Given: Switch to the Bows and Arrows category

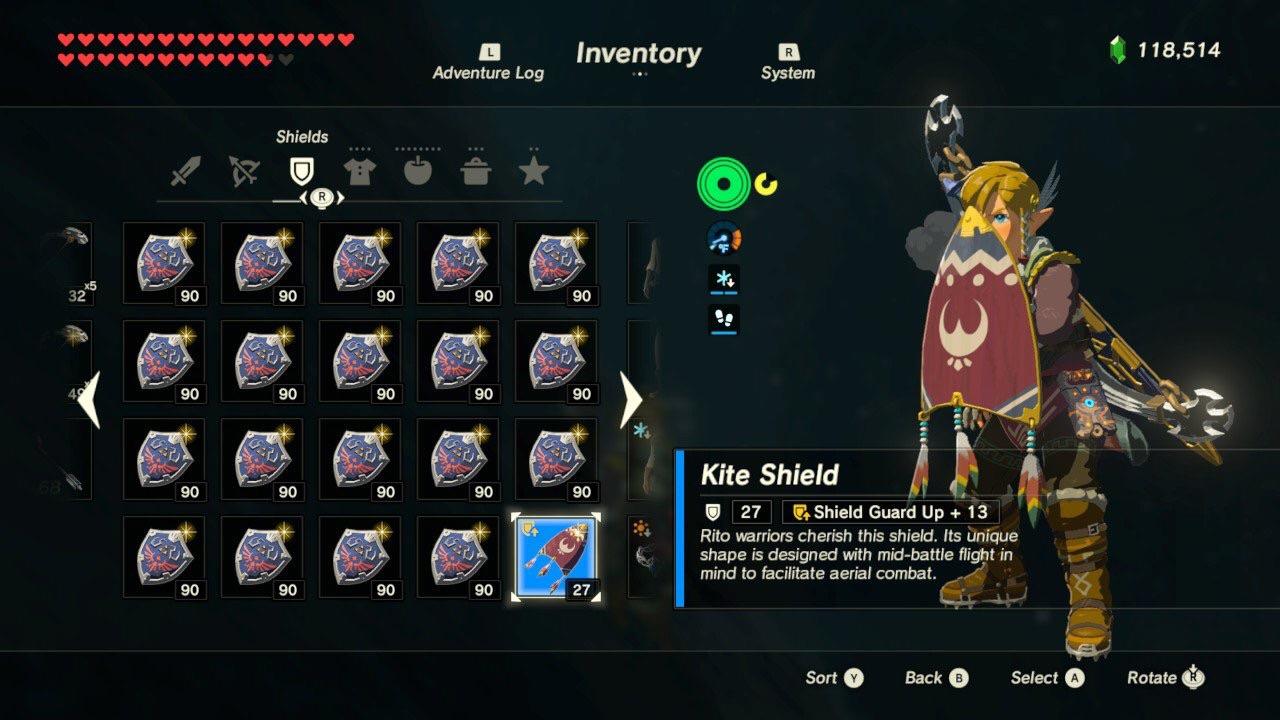Looking at the screenshot, I should (x=244, y=169).
